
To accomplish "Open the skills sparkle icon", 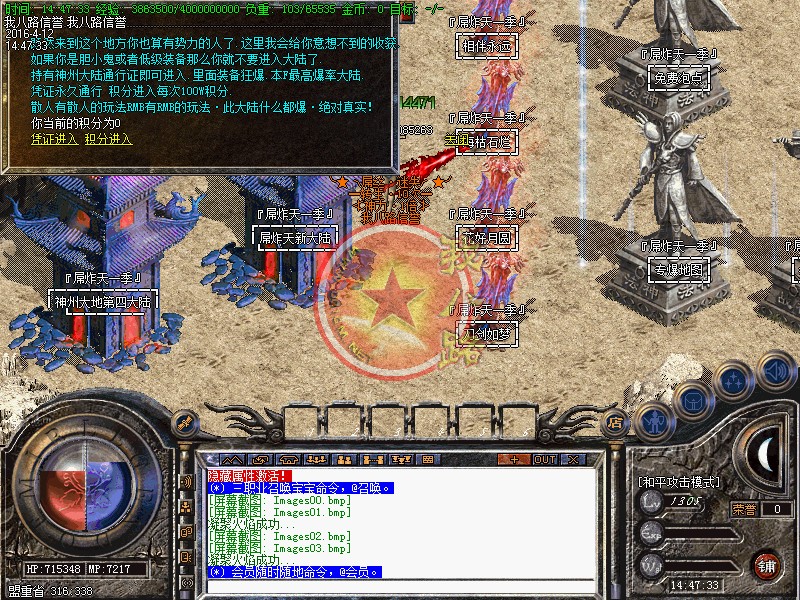I will click(x=733, y=380).
